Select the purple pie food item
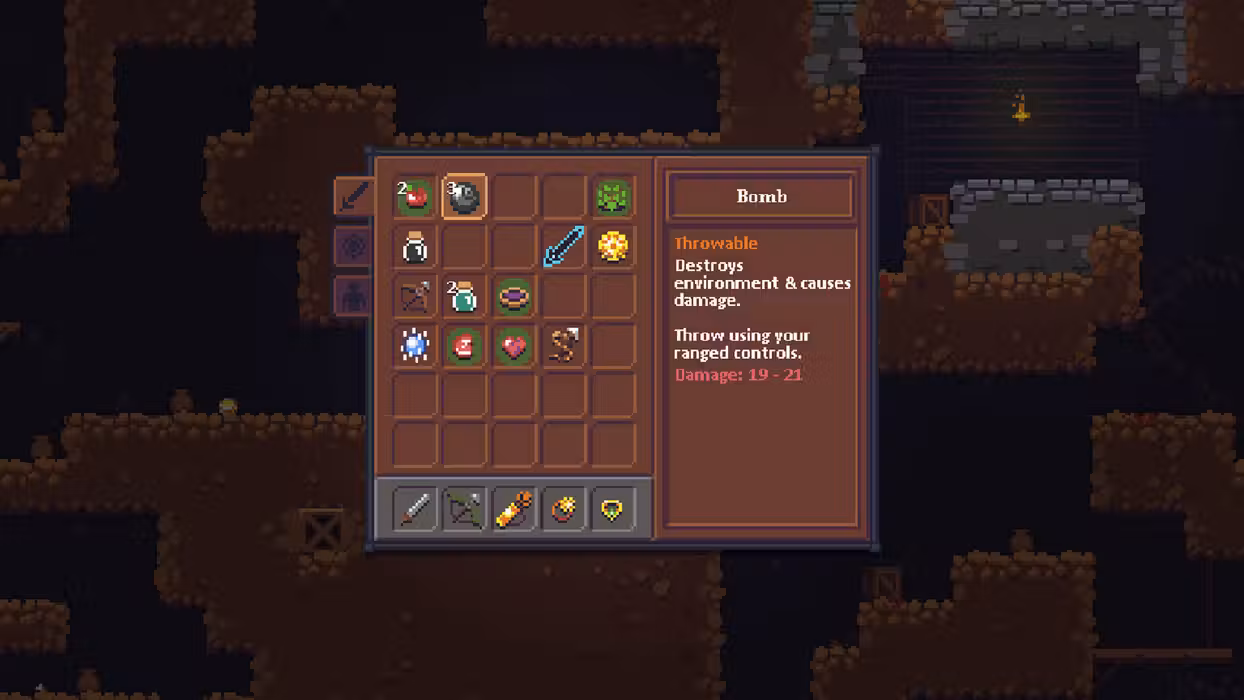The width and height of the screenshot is (1244, 700). pos(514,297)
